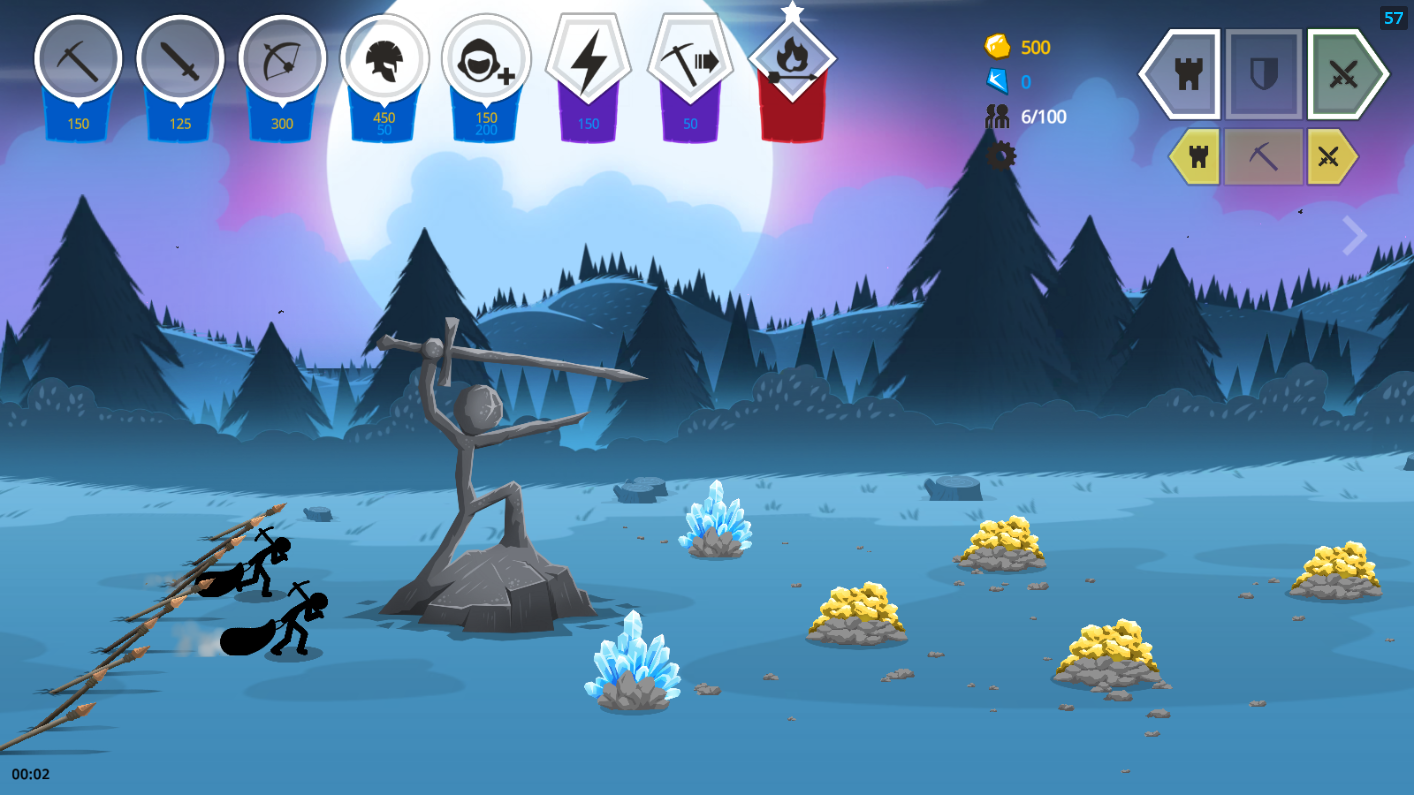Image resolution: width=1414 pixels, height=795 pixels.
Task: Select the small pickaxe mining command
Action: 1264,157
